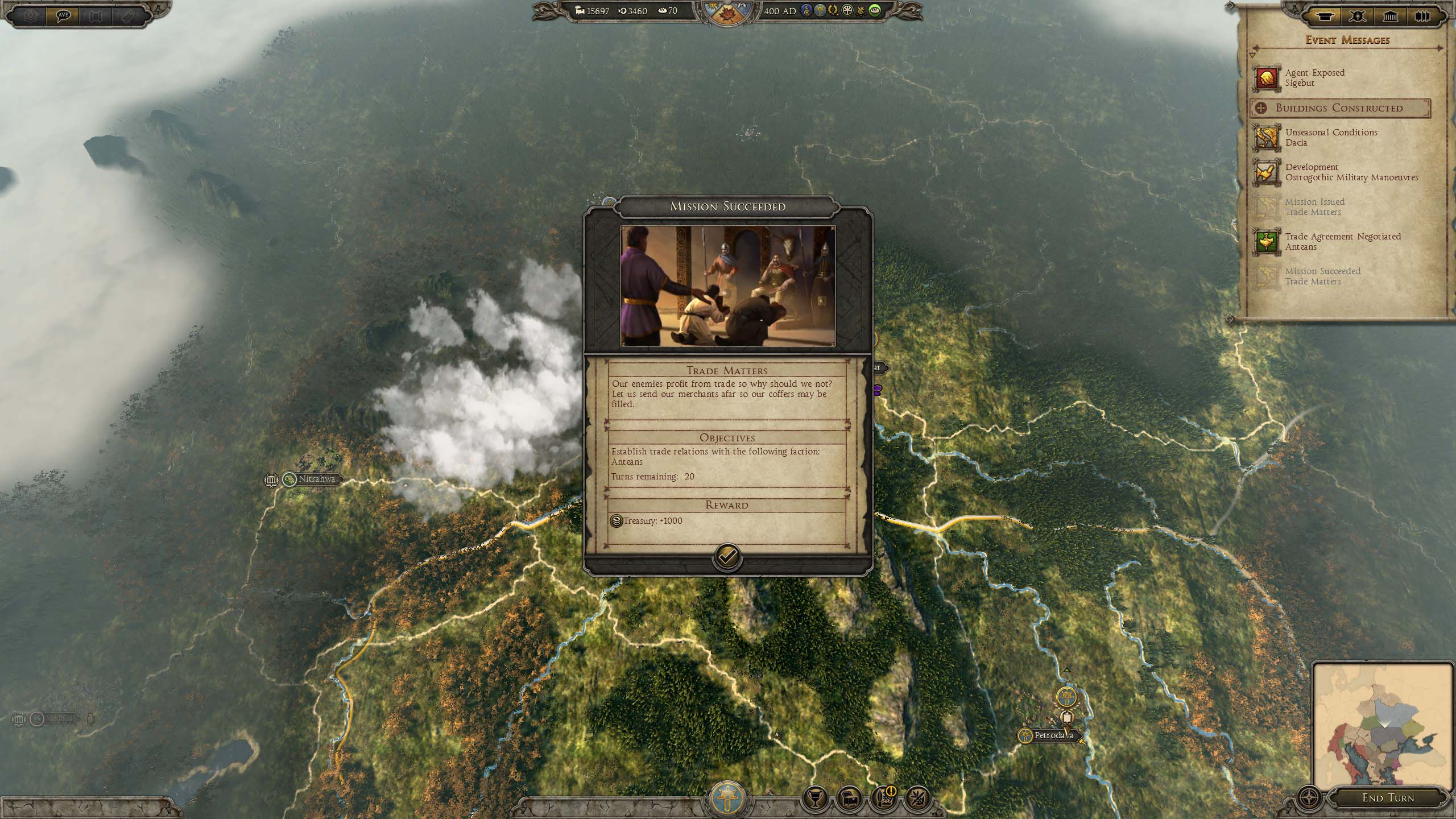Open the panel with the exclamation alert

pos(884,799)
